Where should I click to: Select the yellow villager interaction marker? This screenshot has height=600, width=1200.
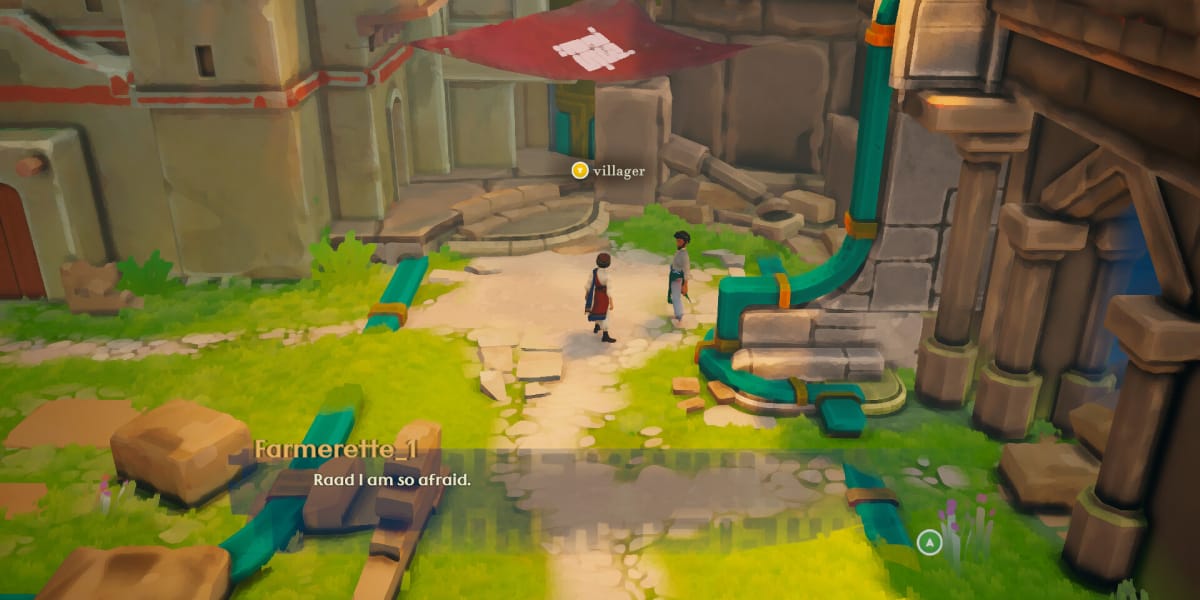tap(579, 171)
